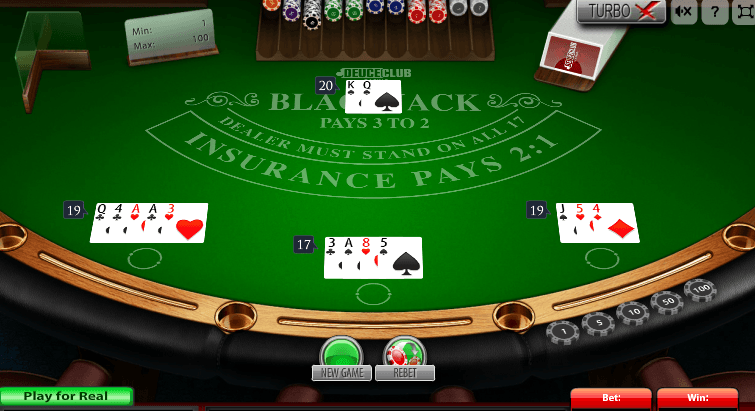Pick the 10 value chip

(633, 312)
